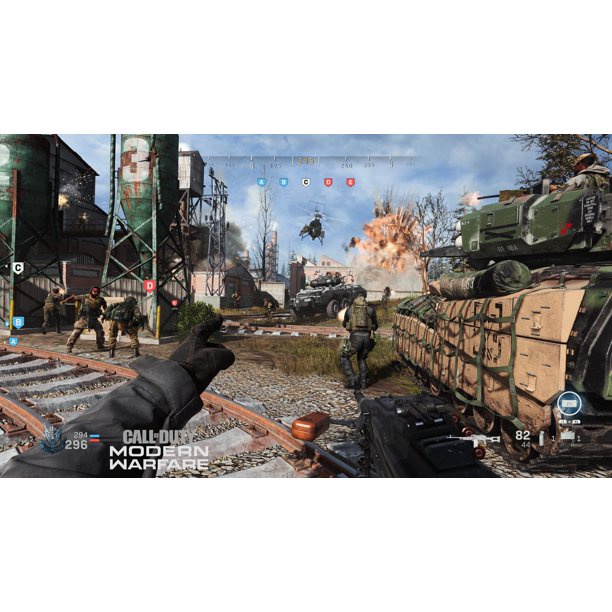Activate the circled field upgrade icon

click(569, 404)
